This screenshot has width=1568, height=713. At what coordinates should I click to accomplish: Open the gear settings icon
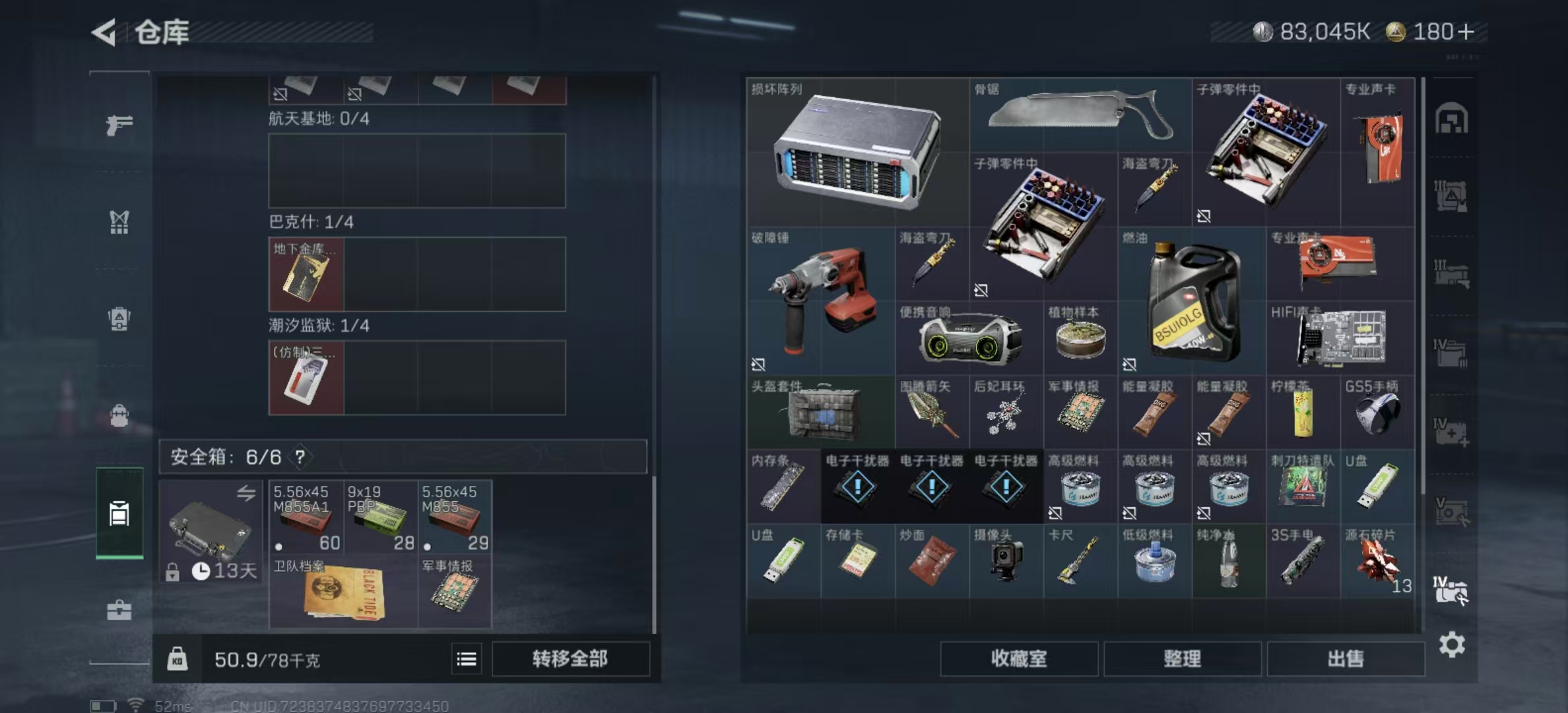pos(1452,644)
